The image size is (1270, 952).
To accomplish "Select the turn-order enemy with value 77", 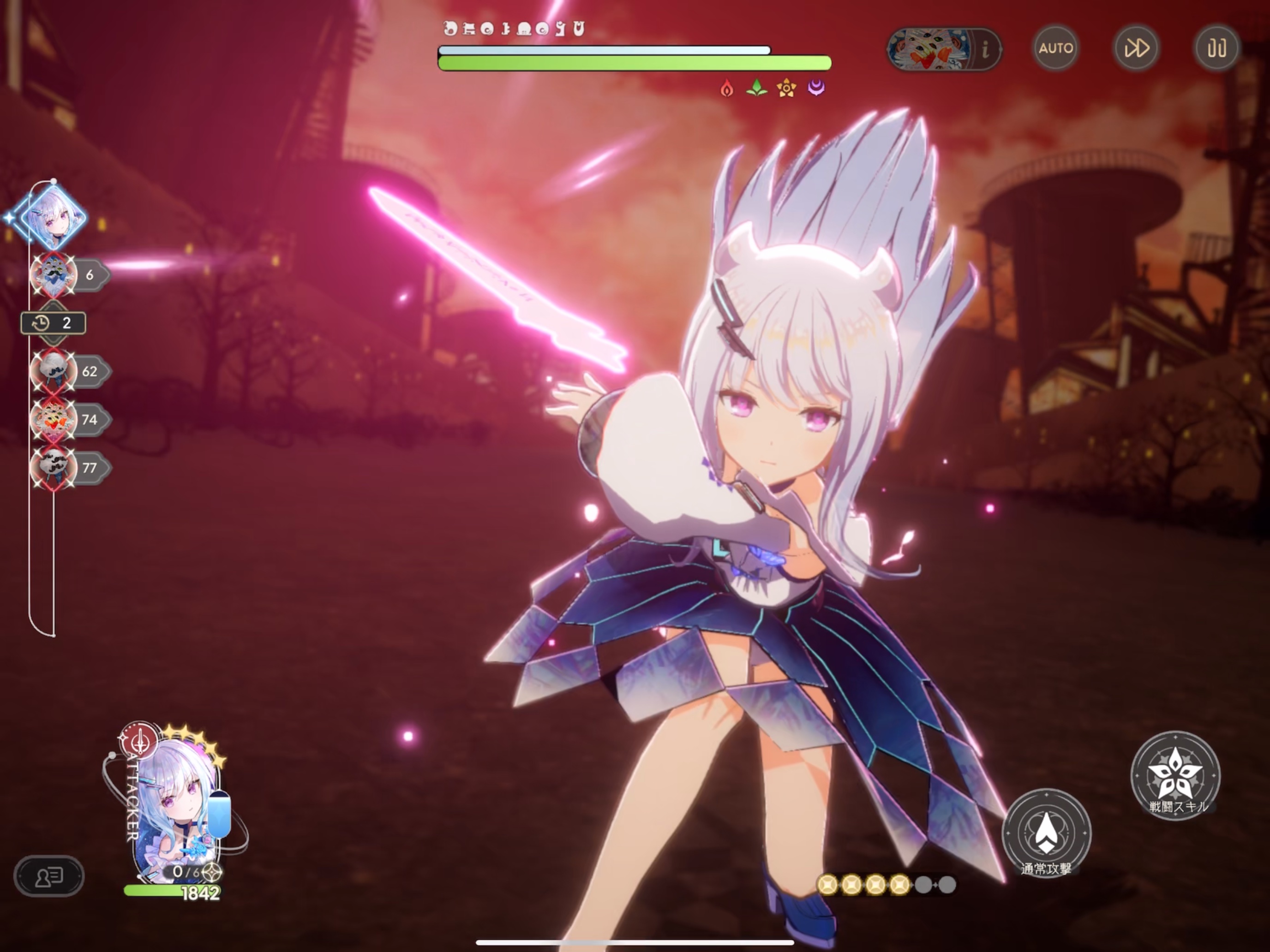I will [54, 468].
